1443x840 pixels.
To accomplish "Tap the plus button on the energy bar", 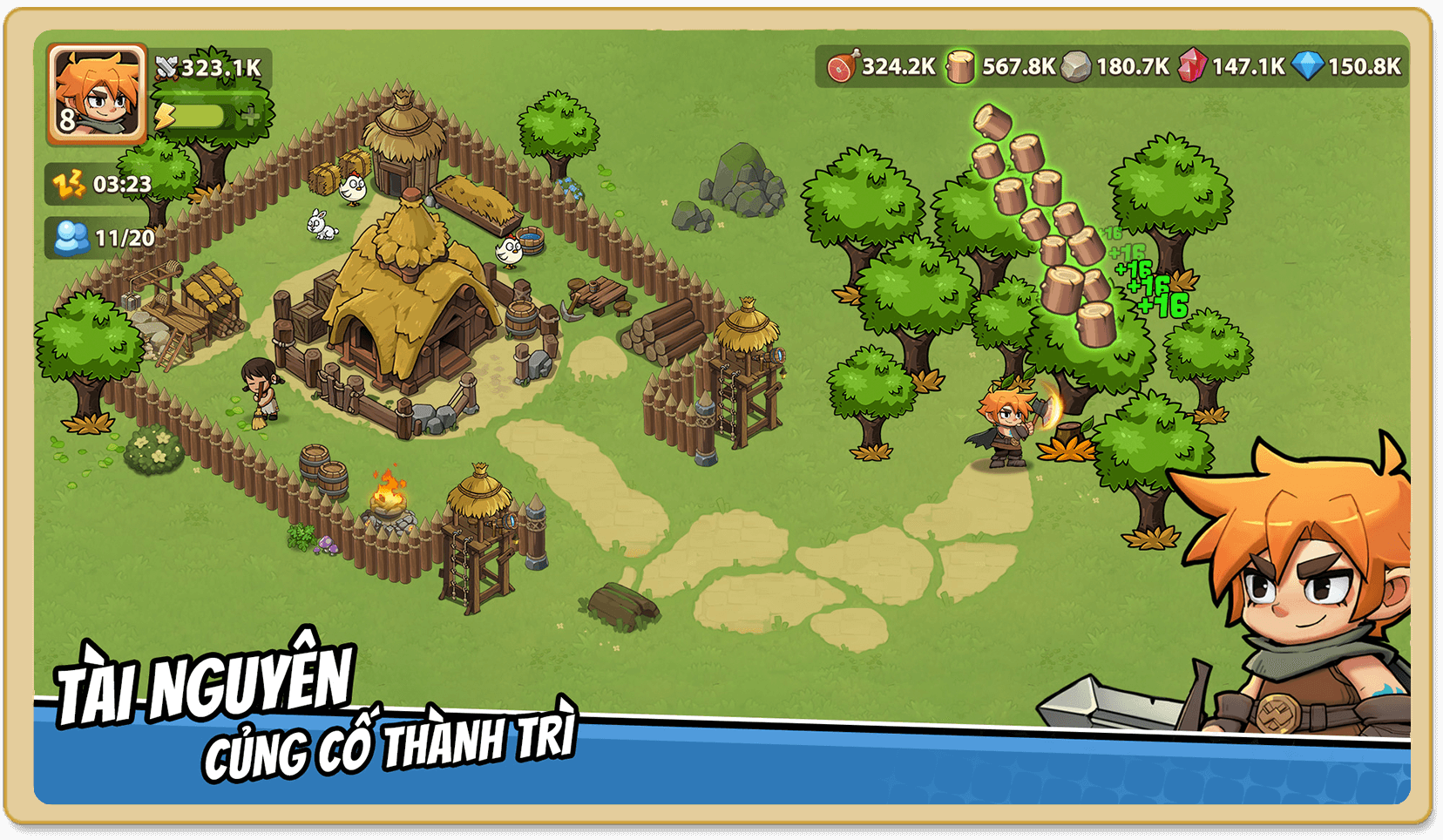I will coord(251,116).
